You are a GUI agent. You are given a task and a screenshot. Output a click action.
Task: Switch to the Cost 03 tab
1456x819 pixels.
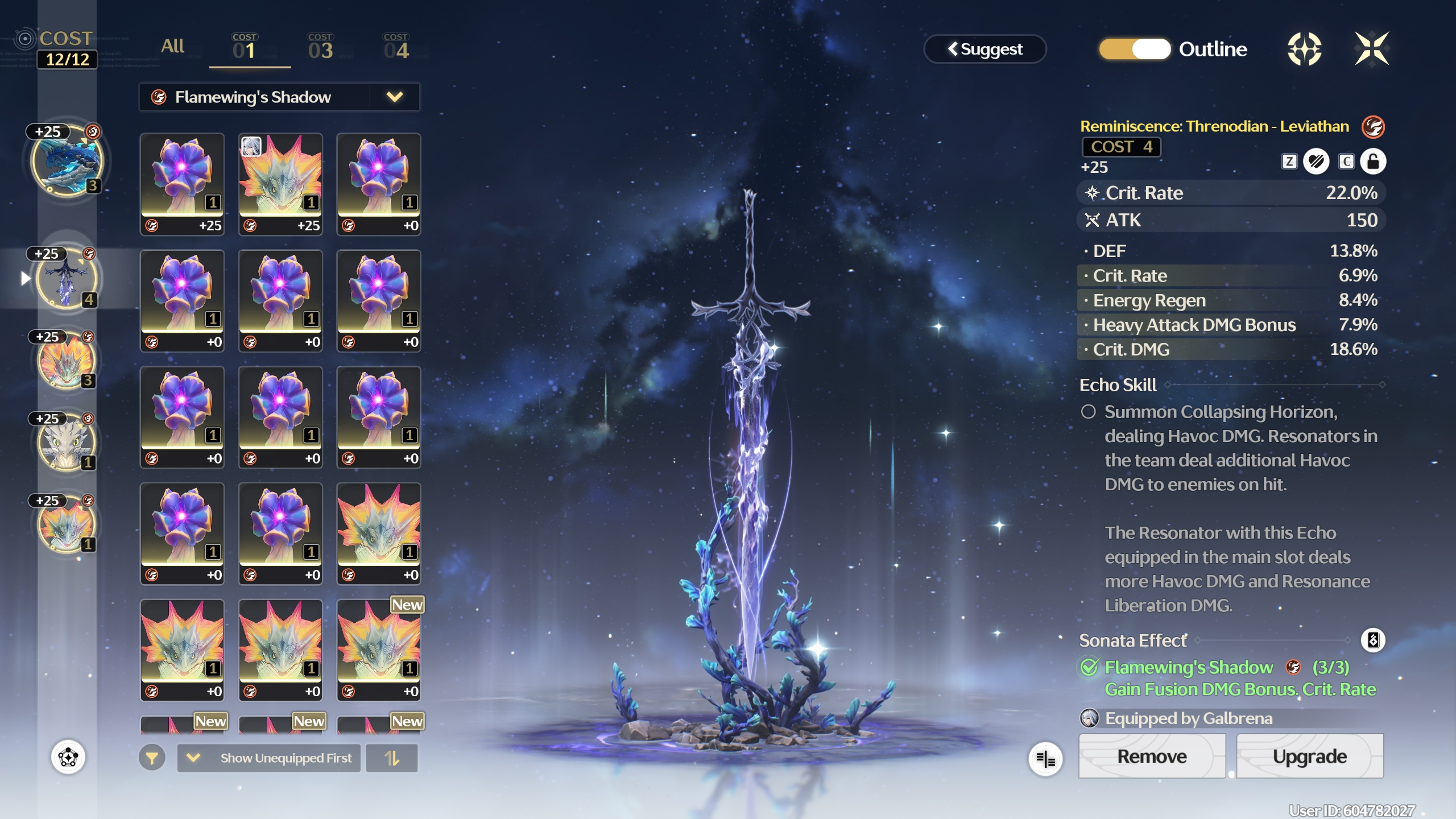click(x=320, y=48)
